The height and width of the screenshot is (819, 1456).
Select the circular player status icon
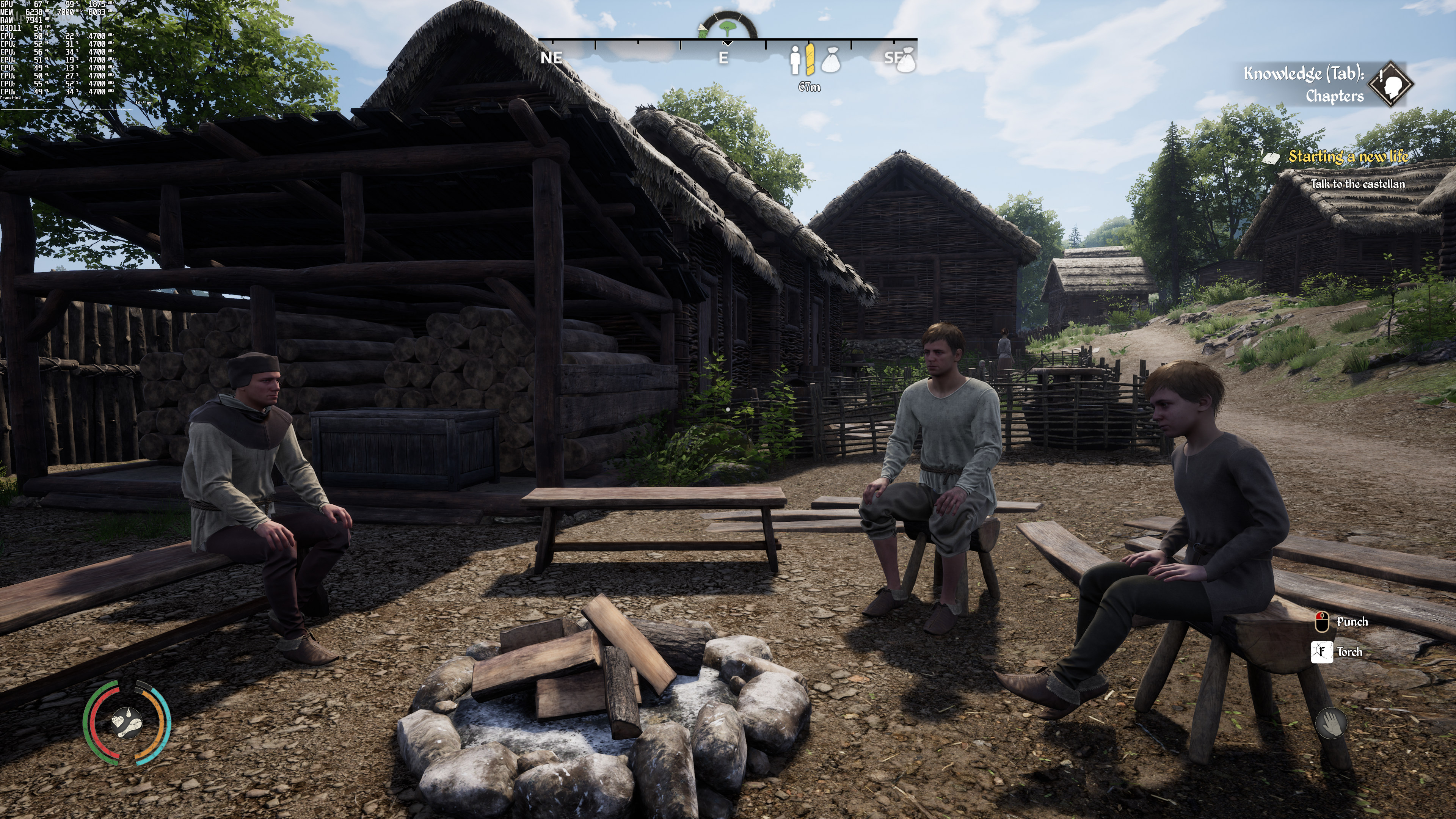[127, 722]
